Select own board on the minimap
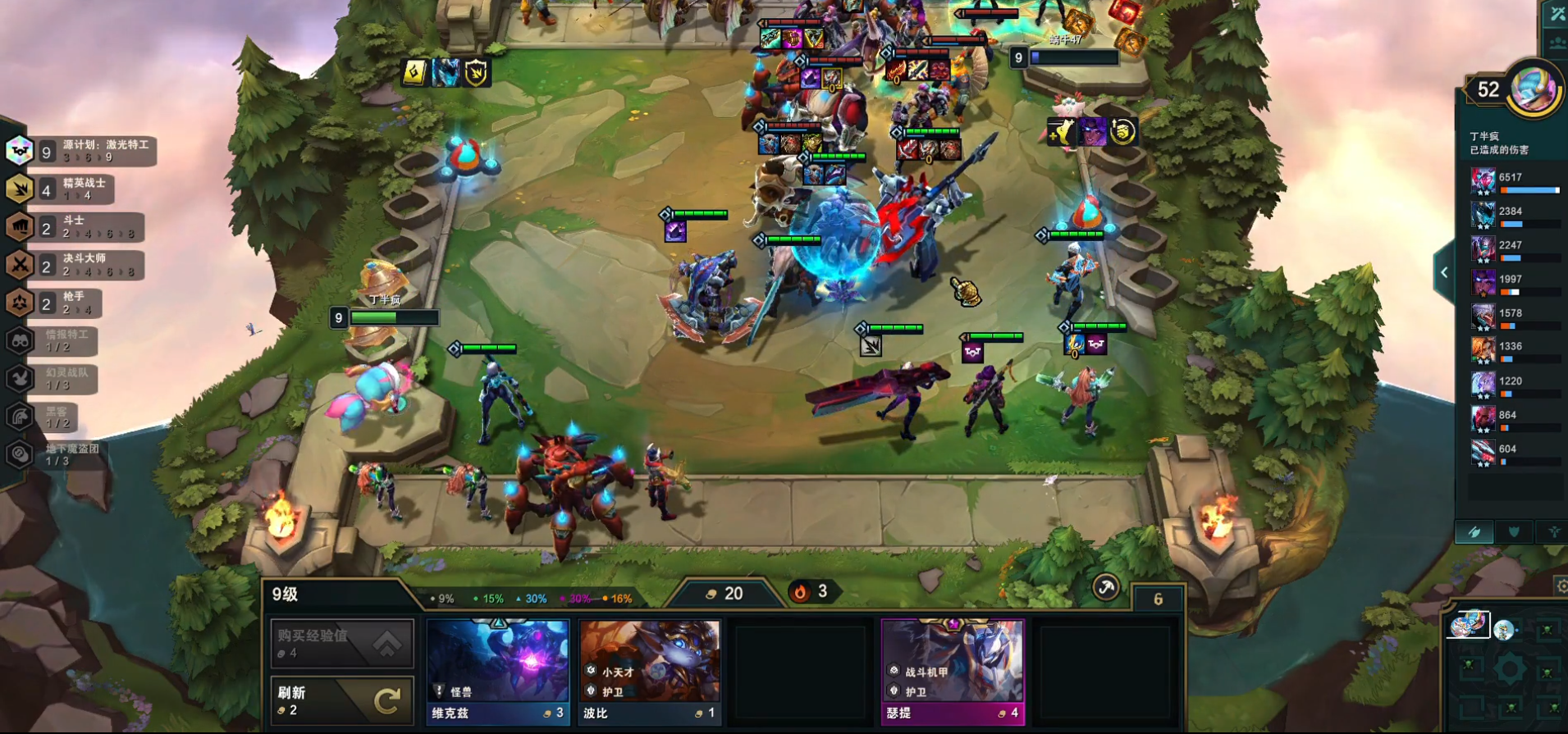1568x734 pixels. (1468, 626)
